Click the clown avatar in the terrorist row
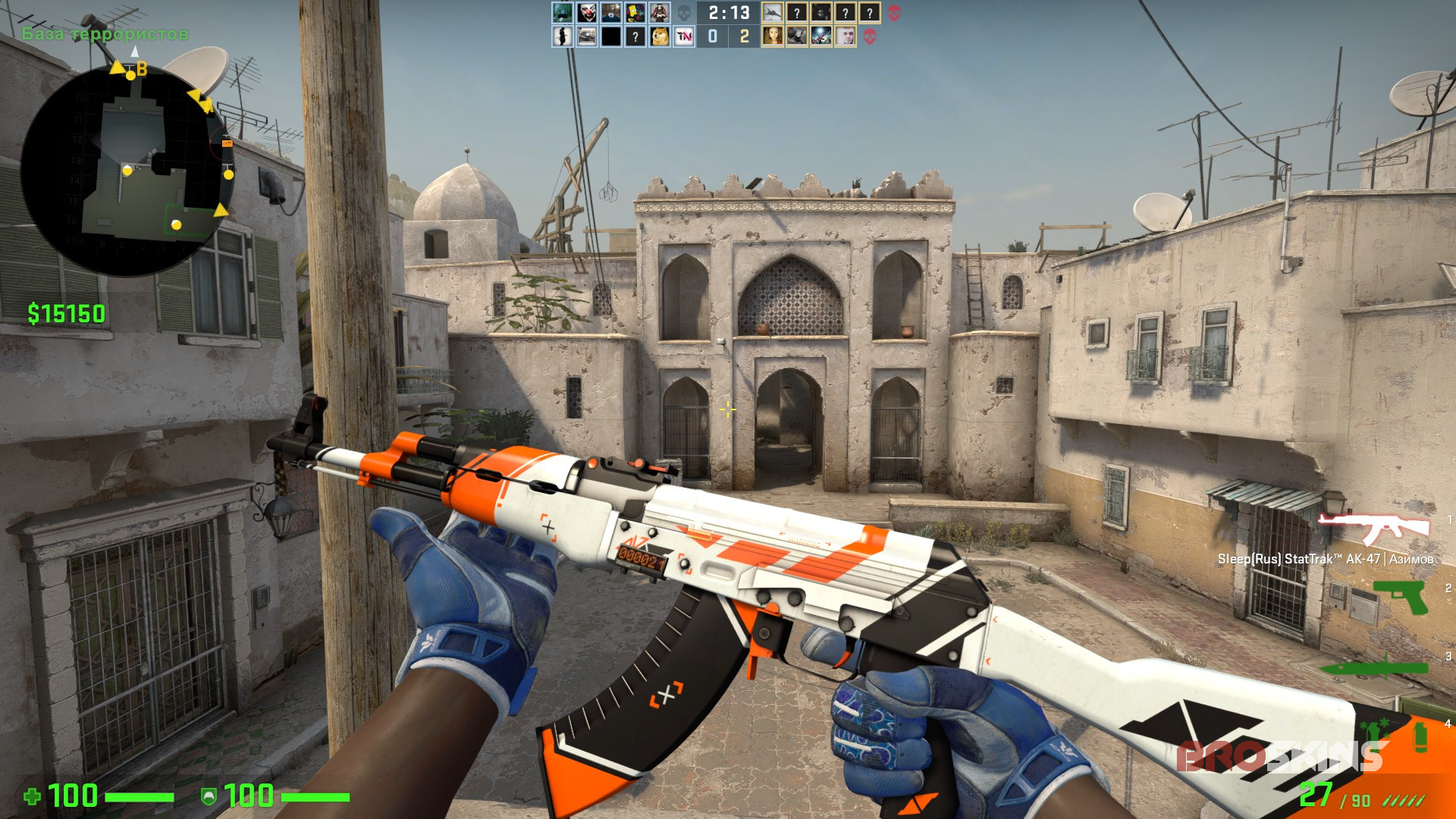Image resolution: width=1456 pixels, height=819 pixels. [x=585, y=12]
